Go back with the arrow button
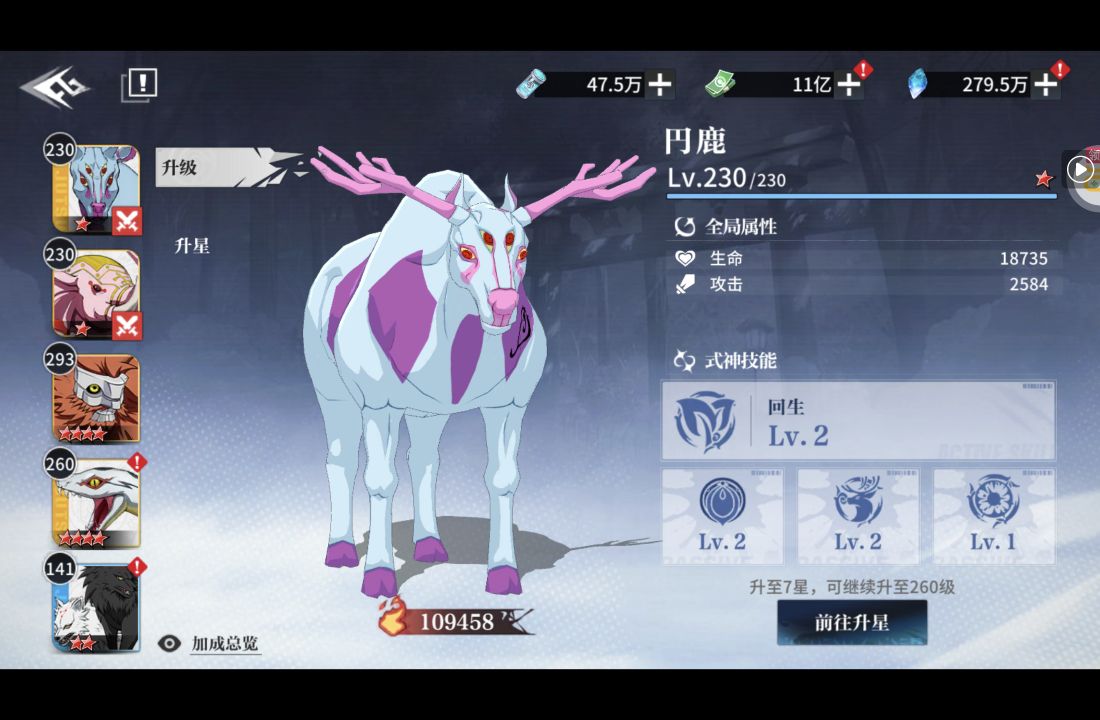 click(x=54, y=87)
